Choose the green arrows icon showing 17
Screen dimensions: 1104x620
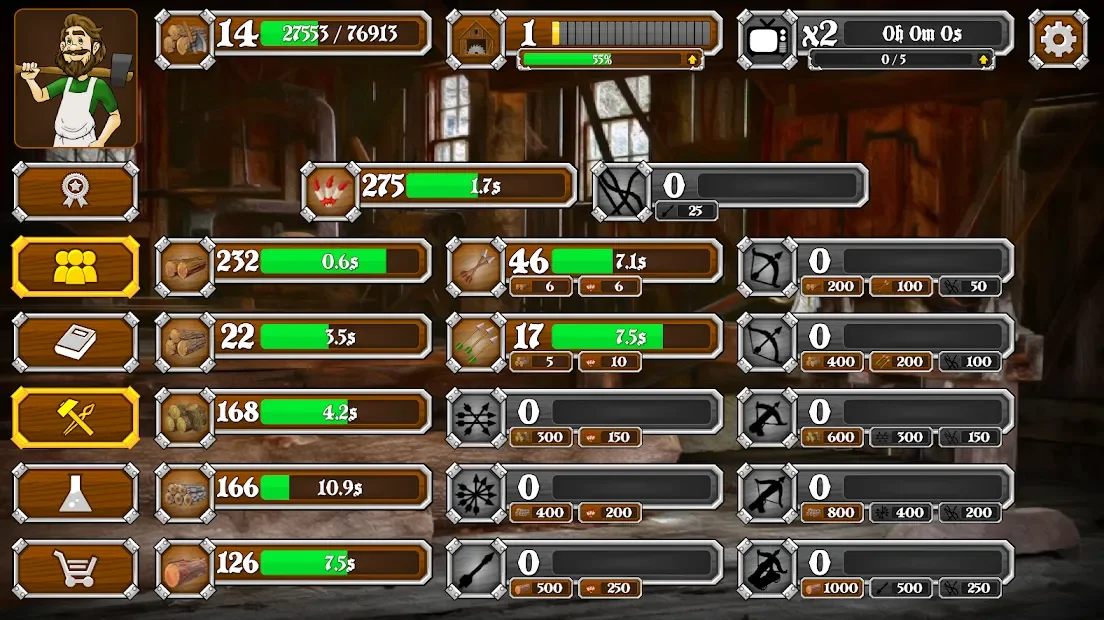tap(475, 342)
